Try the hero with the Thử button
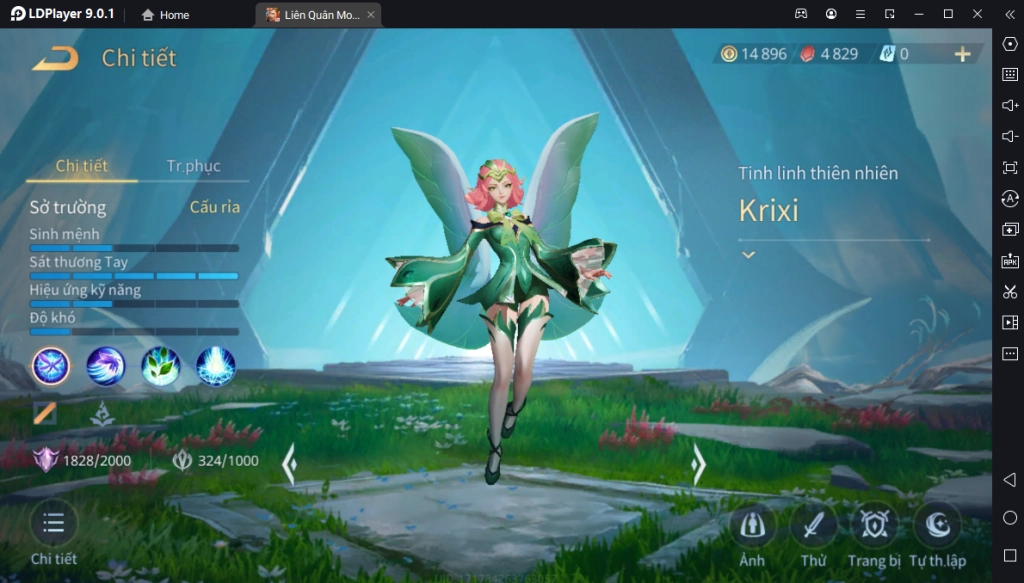Screen dimensions: 1024x583 [x=813, y=526]
